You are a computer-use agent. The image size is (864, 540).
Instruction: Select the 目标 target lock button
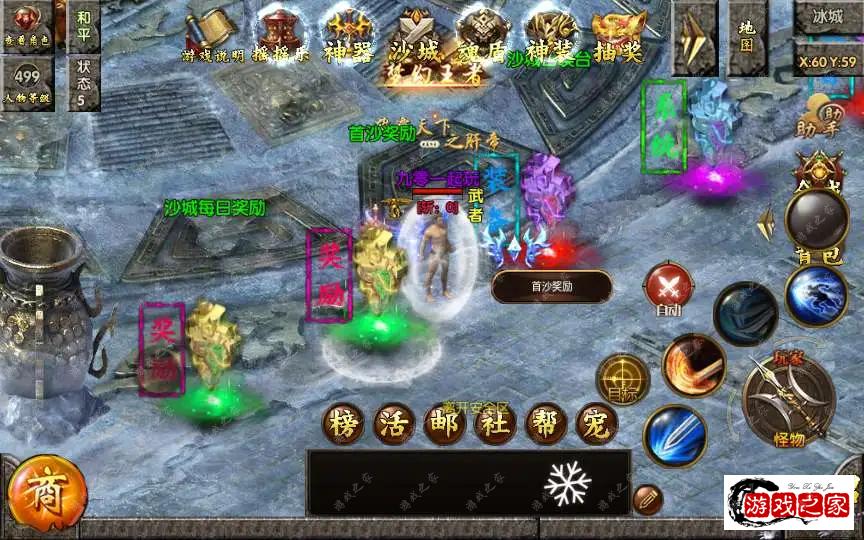click(x=622, y=381)
